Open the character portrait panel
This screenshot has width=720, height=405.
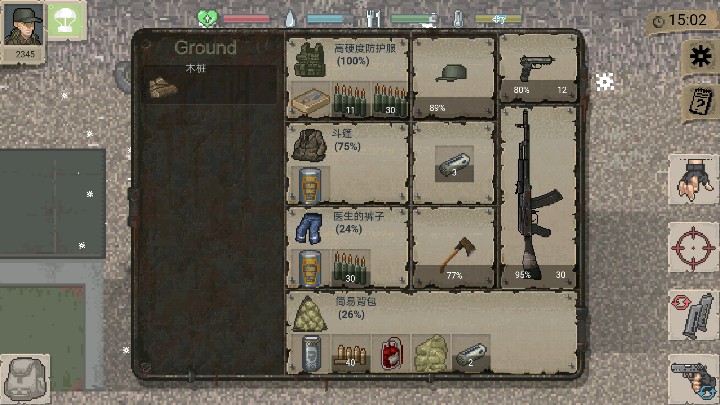24,27
